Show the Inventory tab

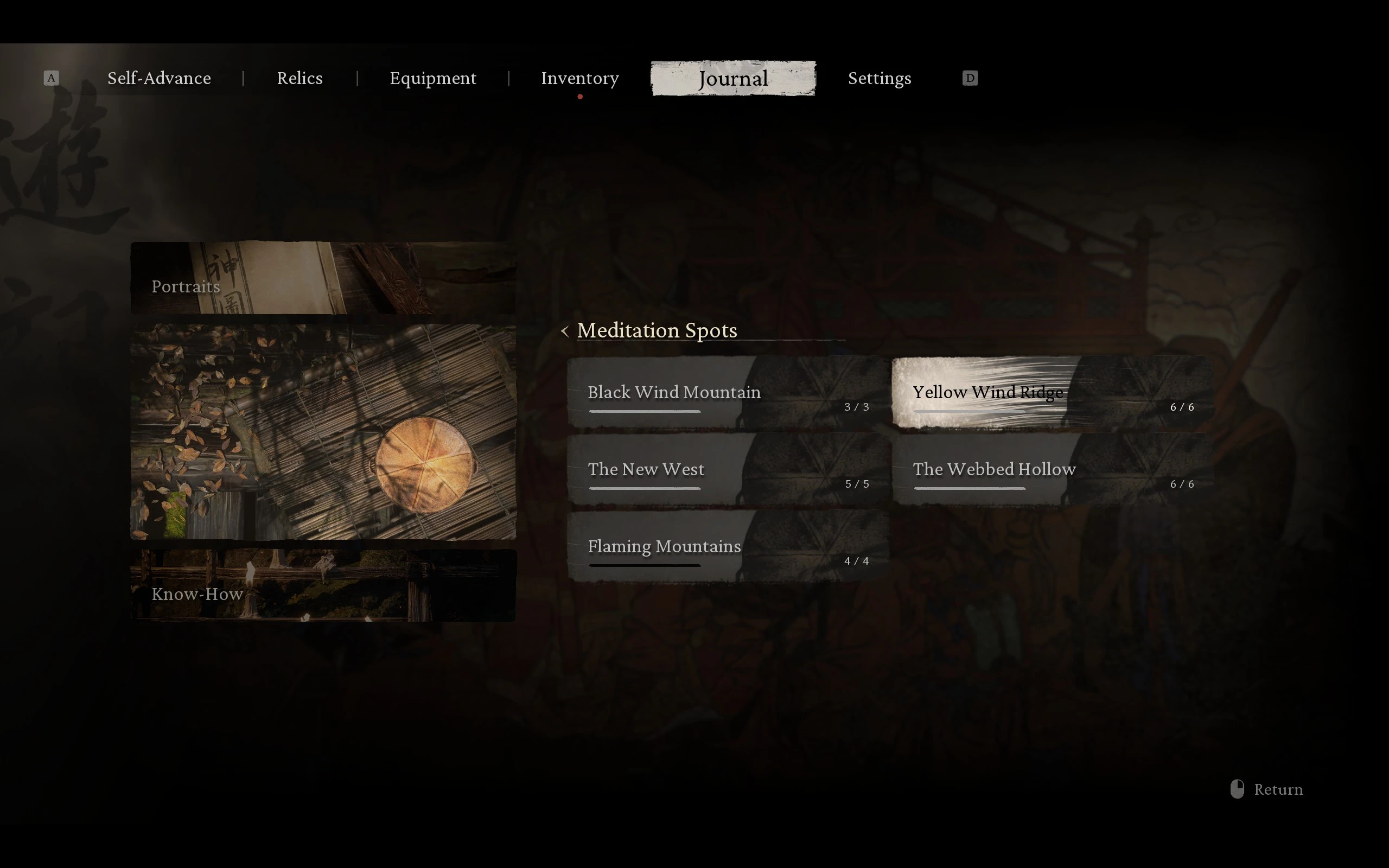579,78
